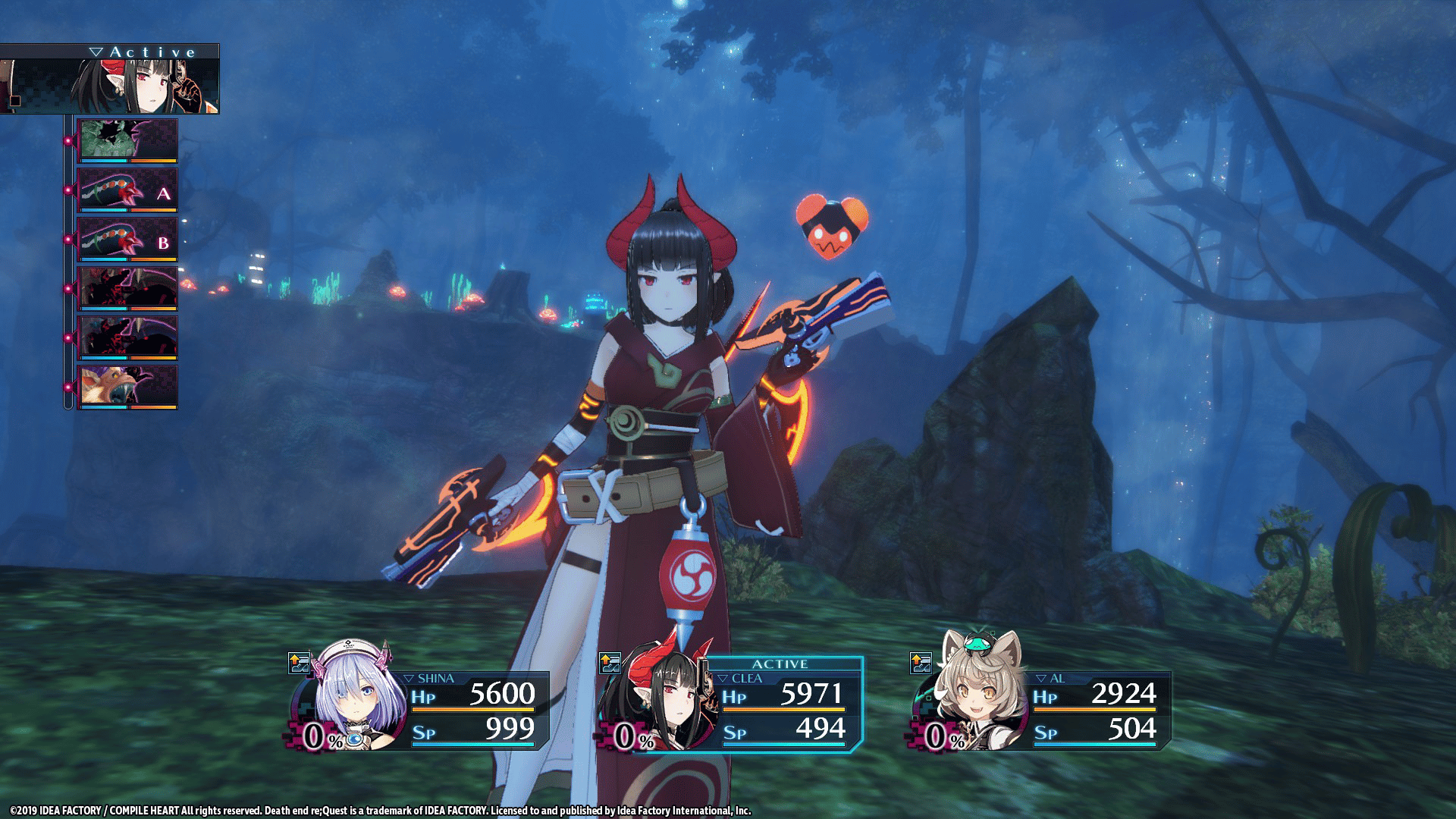Viewport: 1456px width, 819px height.
Task: Inspect the buff icon above Clea's portrait
Action: [x=610, y=664]
